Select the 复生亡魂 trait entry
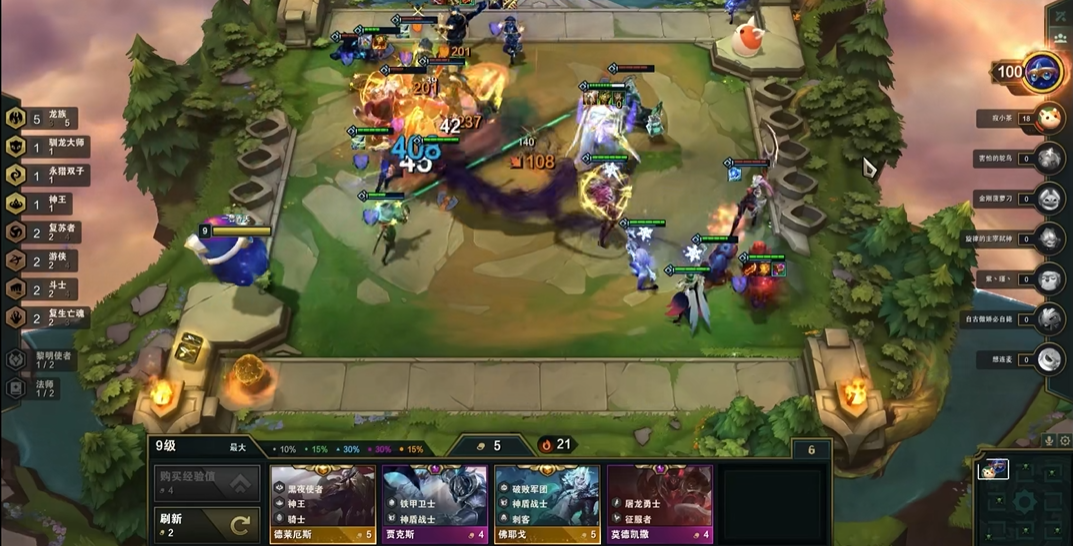Viewport: 1073px width, 546px height. pos(49,317)
